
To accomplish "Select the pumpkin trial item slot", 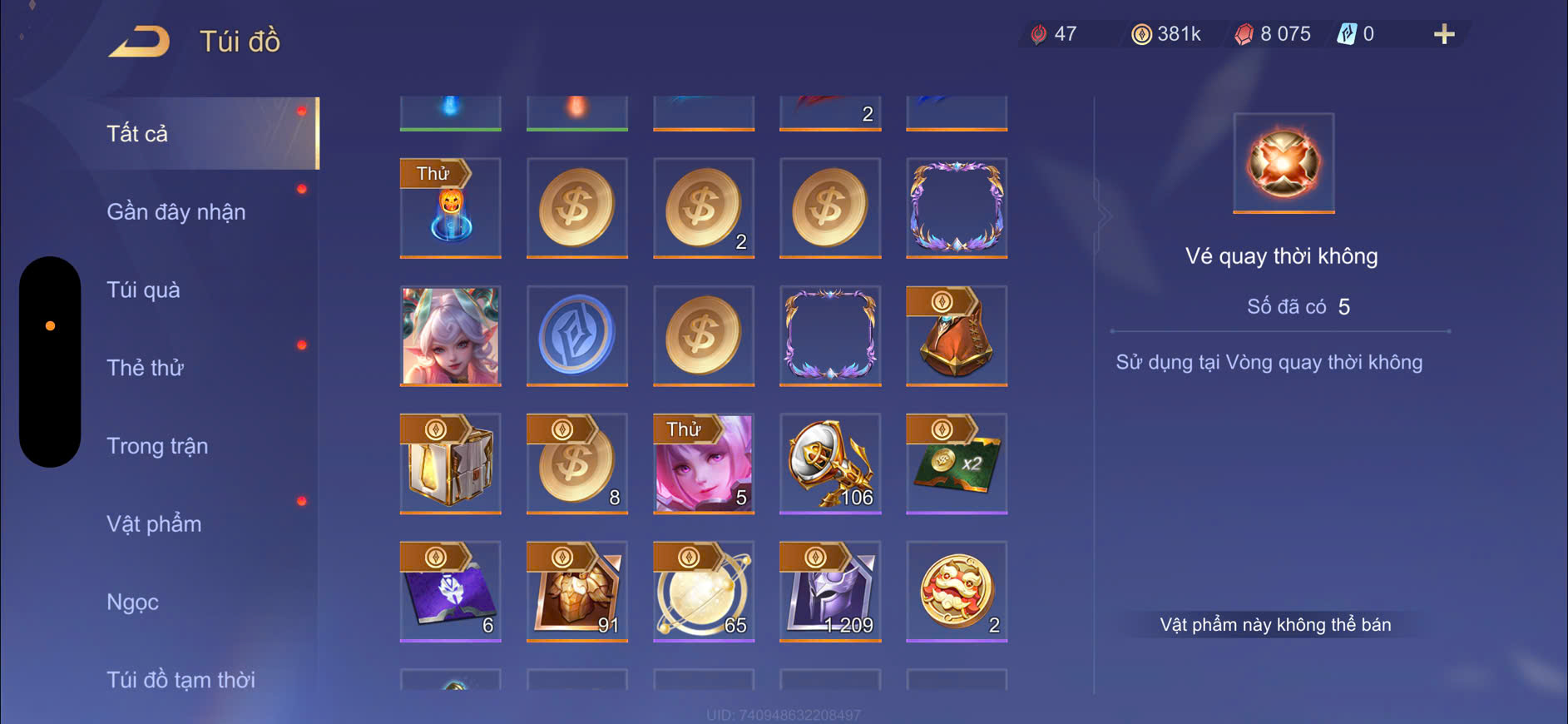I will (x=450, y=208).
